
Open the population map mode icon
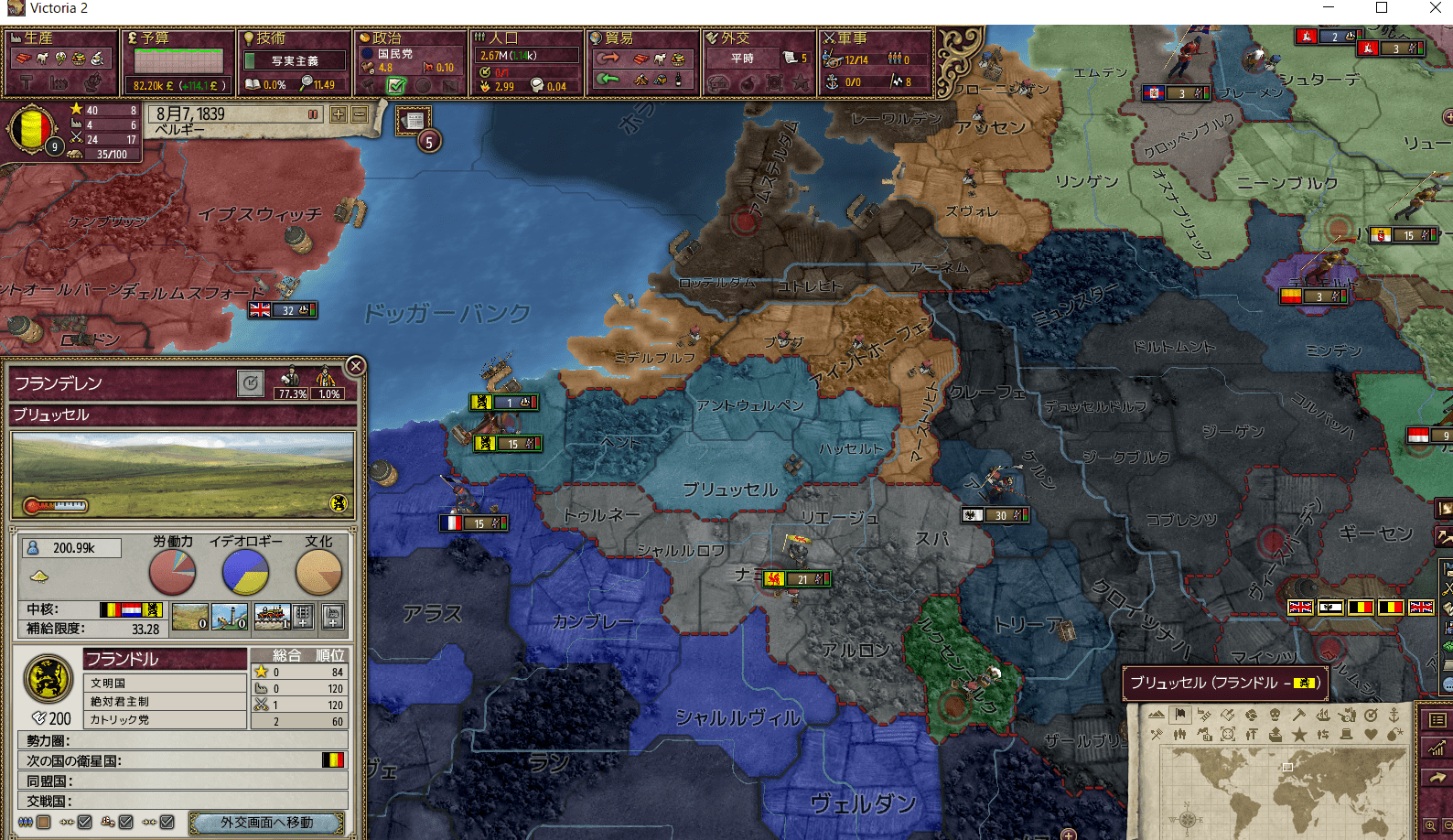point(1180,735)
